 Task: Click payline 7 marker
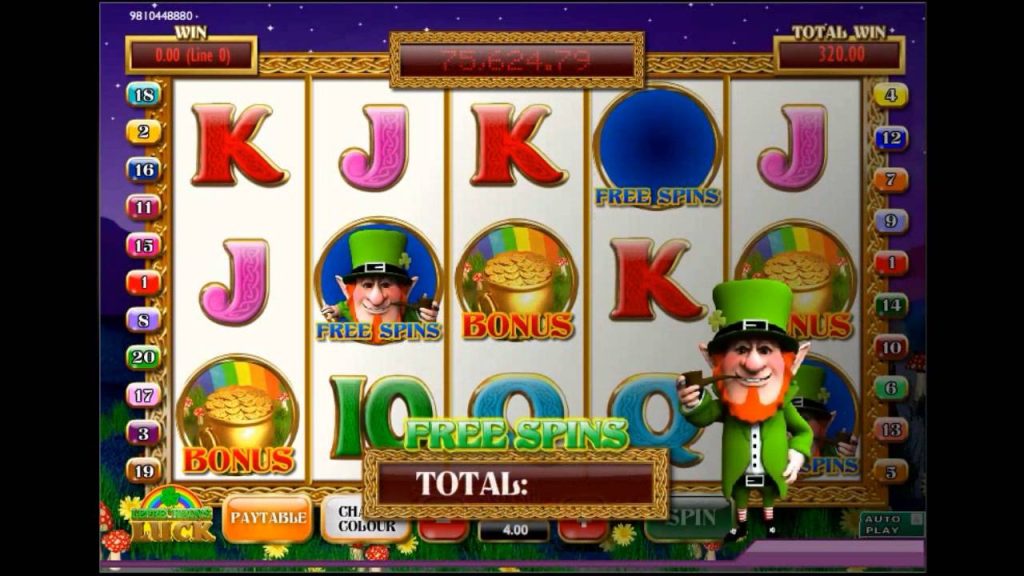pyautogui.click(x=891, y=181)
